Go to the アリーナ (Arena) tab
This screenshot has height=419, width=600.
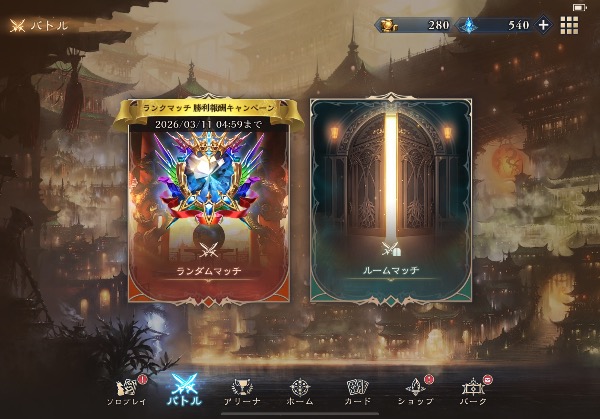(241, 389)
